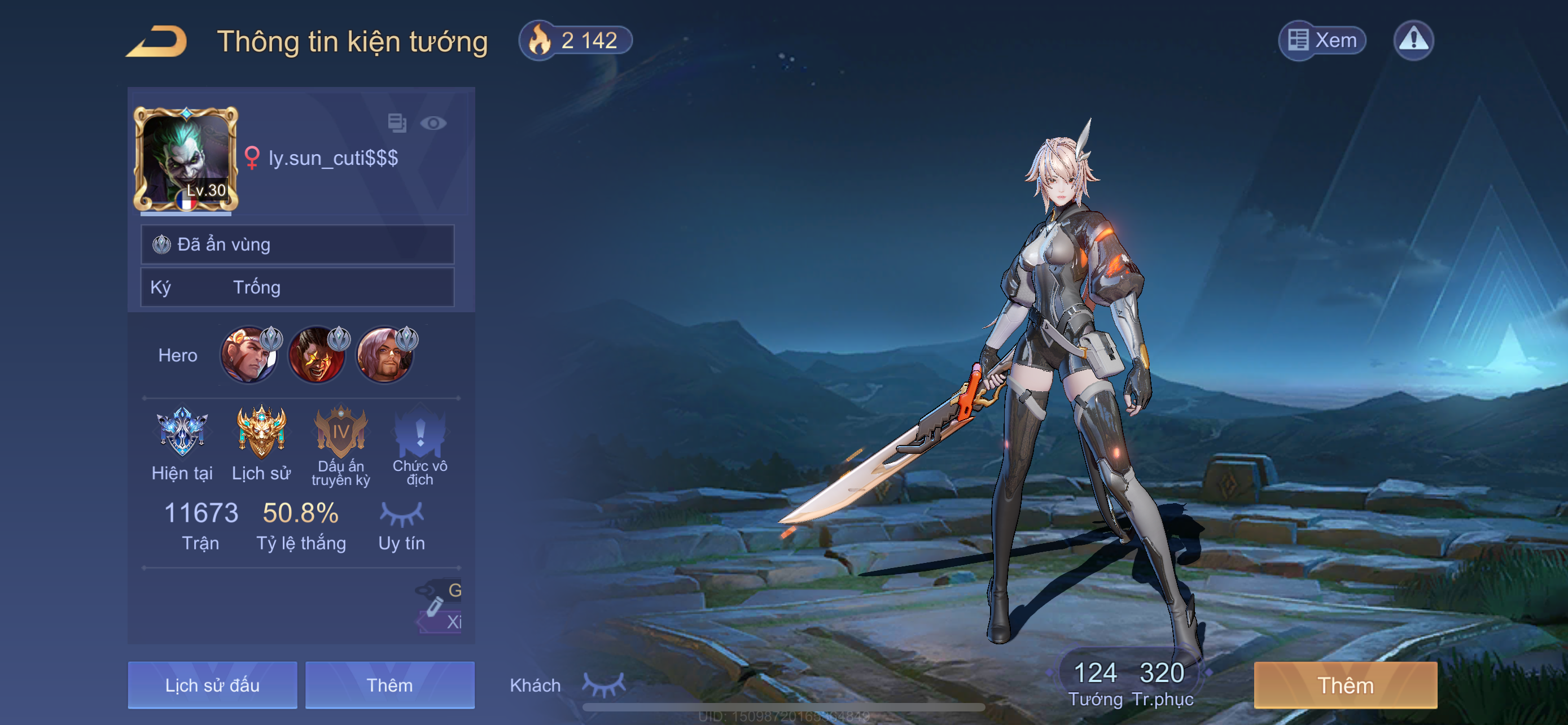
Task: Report player via the warning triangle icon
Action: pyautogui.click(x=1413, y=41)
